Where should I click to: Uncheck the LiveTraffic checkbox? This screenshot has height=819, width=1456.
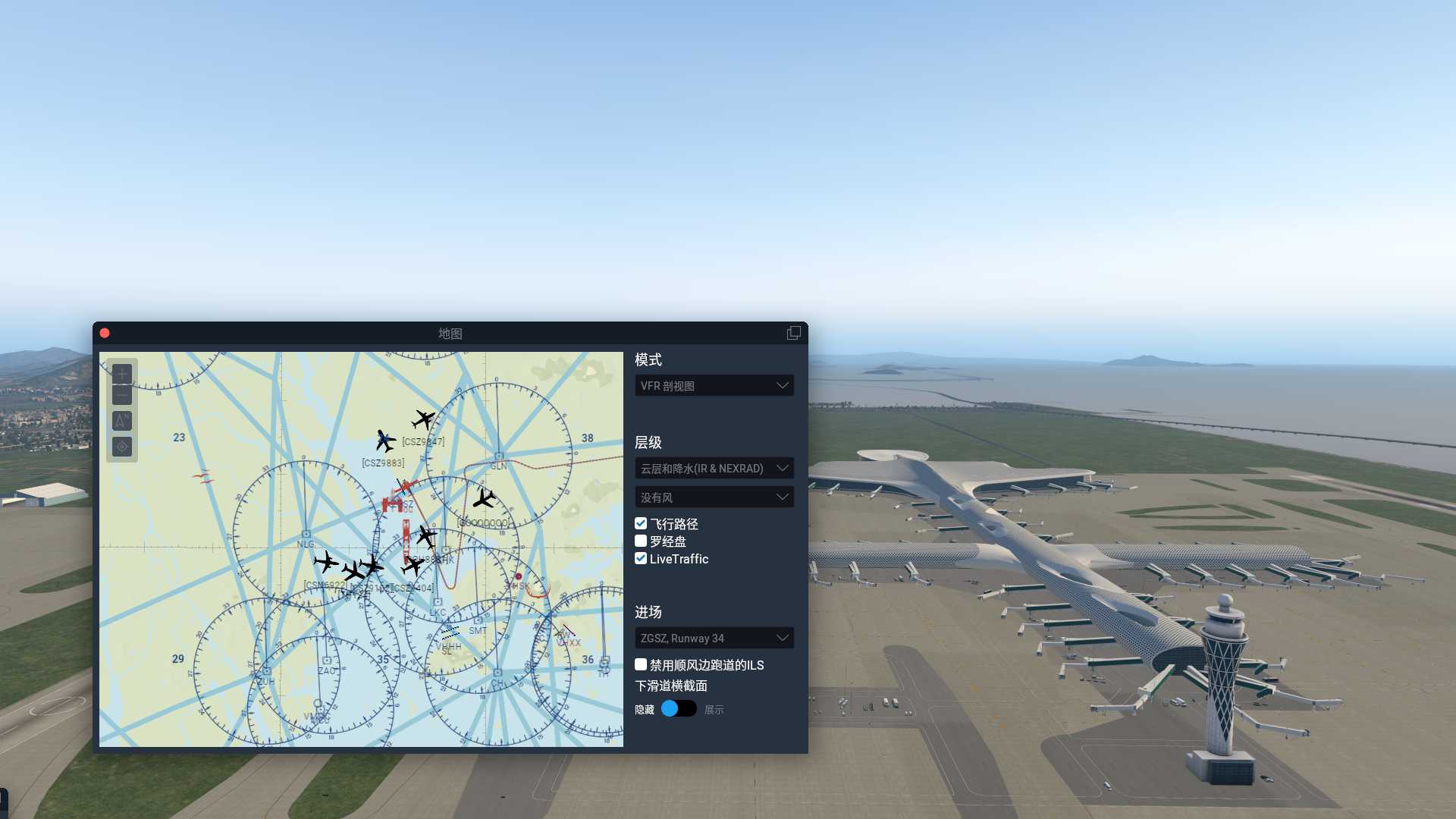tap(641, 558)
